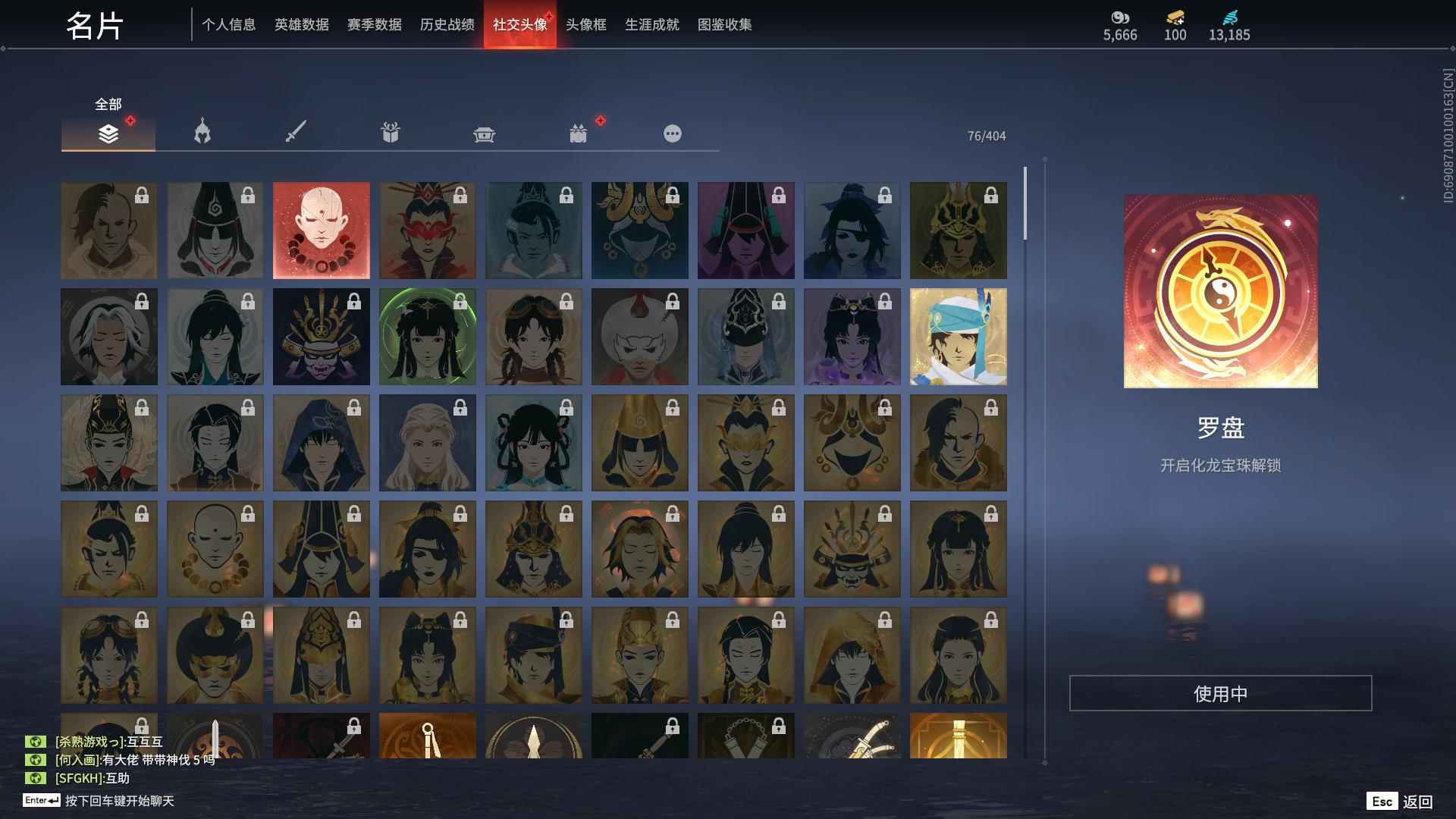Click the ellipsis more-categories icon
The width and height of the screenshot is (1456, 819).
point(672,133)
